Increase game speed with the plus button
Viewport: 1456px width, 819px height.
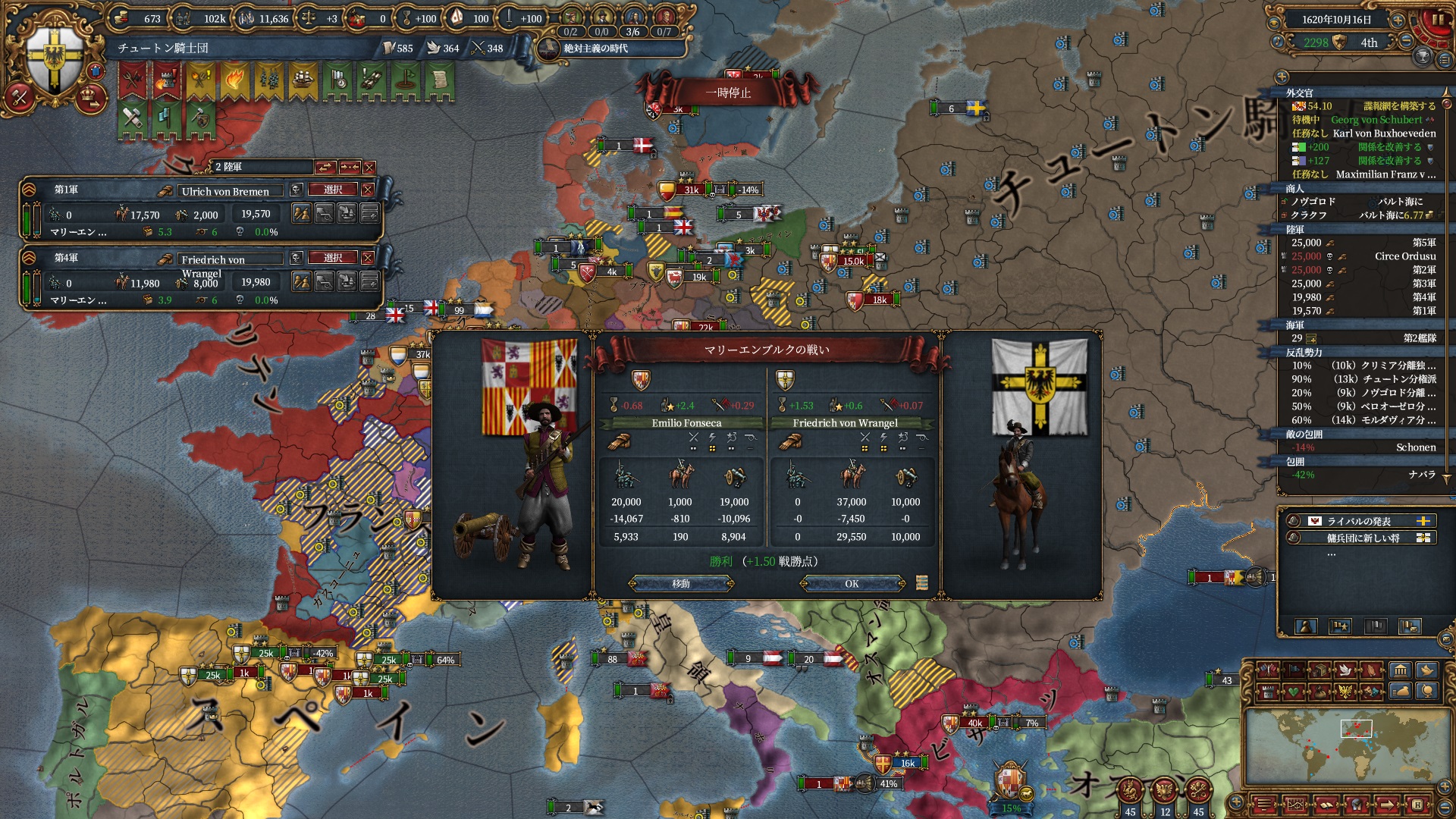1398,20
